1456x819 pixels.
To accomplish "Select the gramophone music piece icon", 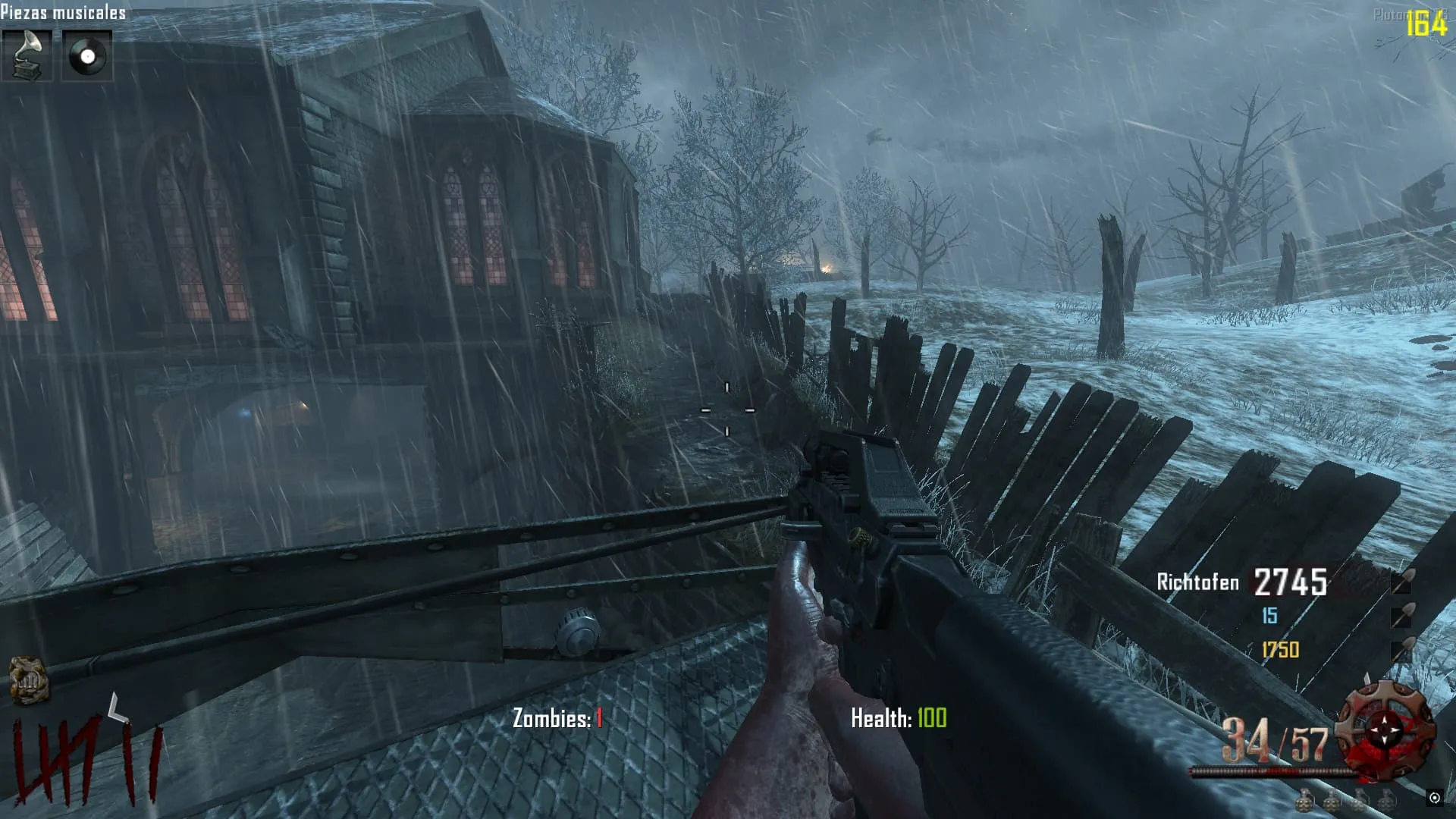I will [x=27, y=55].
